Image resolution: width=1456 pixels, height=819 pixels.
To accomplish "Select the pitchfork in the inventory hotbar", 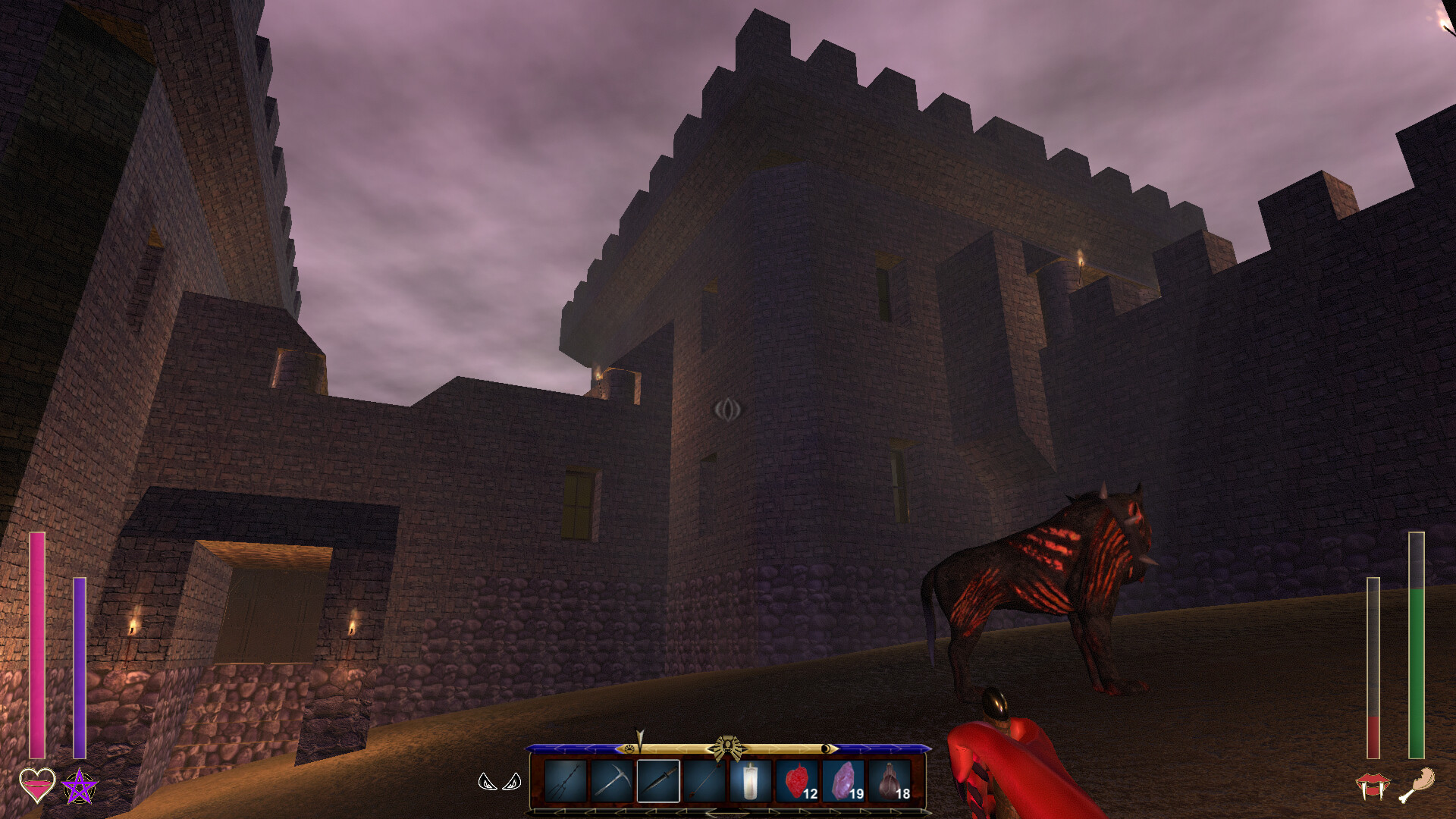I will [x=566, y=780].
